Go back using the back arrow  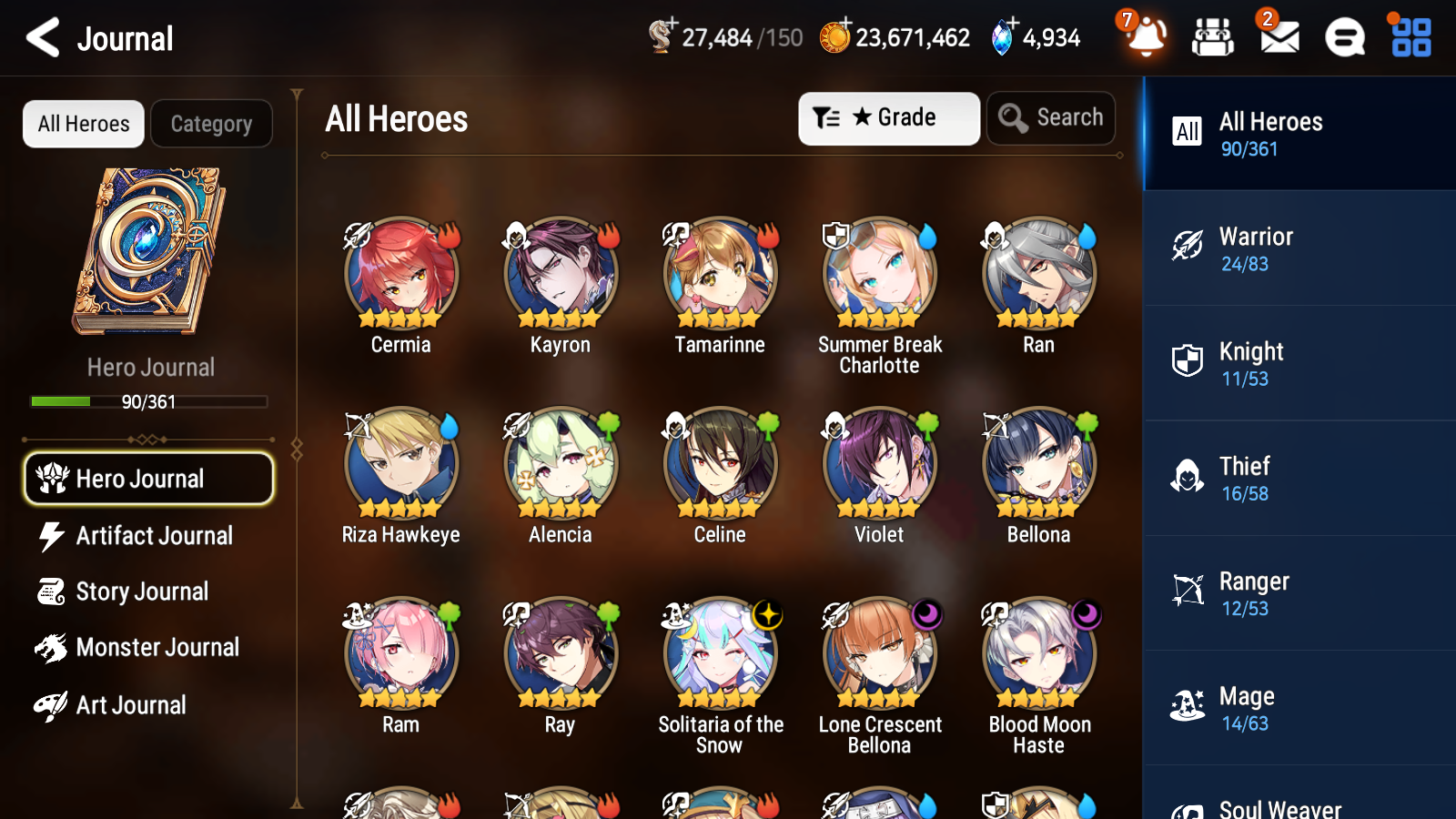[41, 38]
